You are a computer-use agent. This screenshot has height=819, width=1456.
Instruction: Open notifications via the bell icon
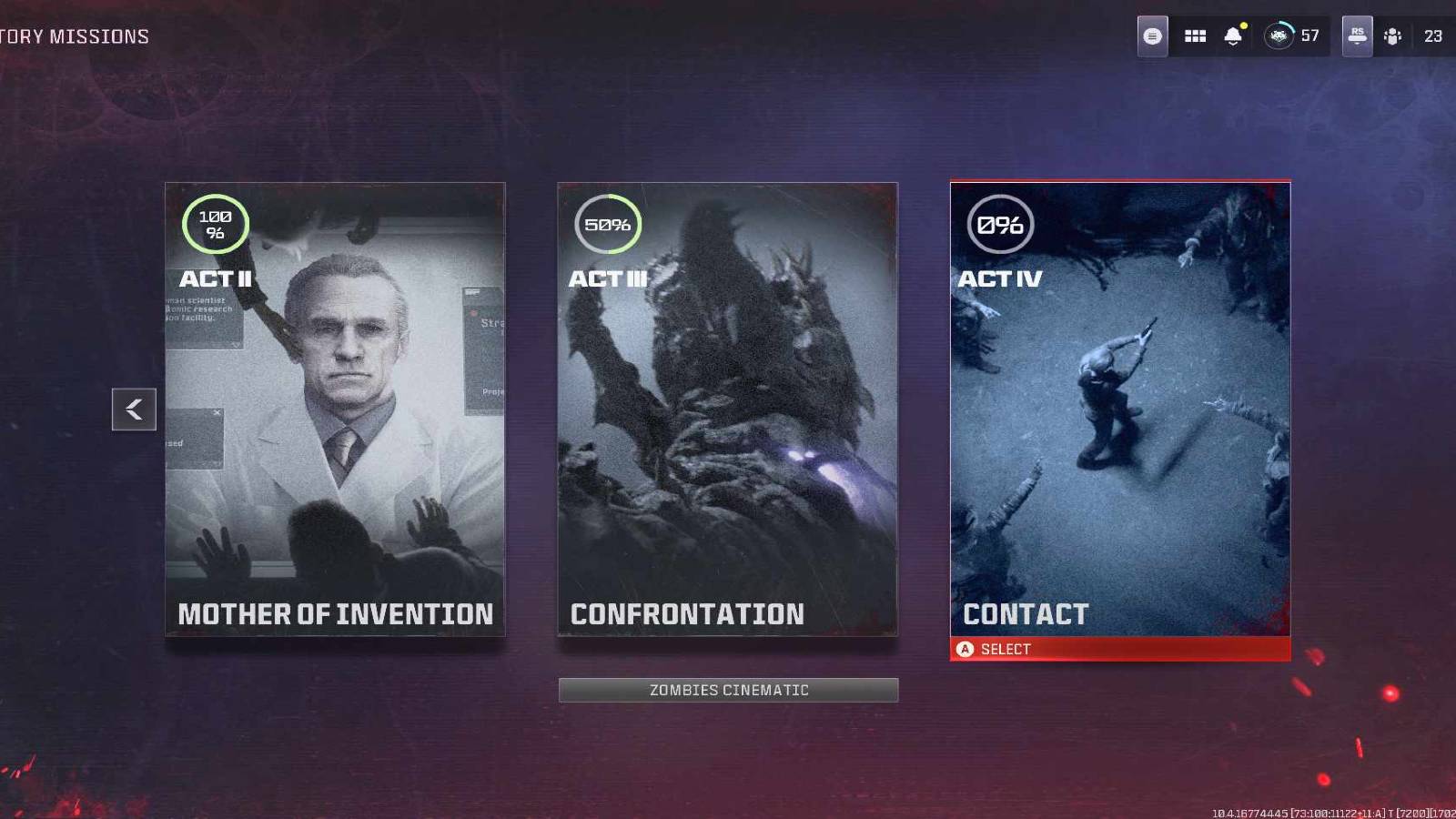click(1234, 35)
